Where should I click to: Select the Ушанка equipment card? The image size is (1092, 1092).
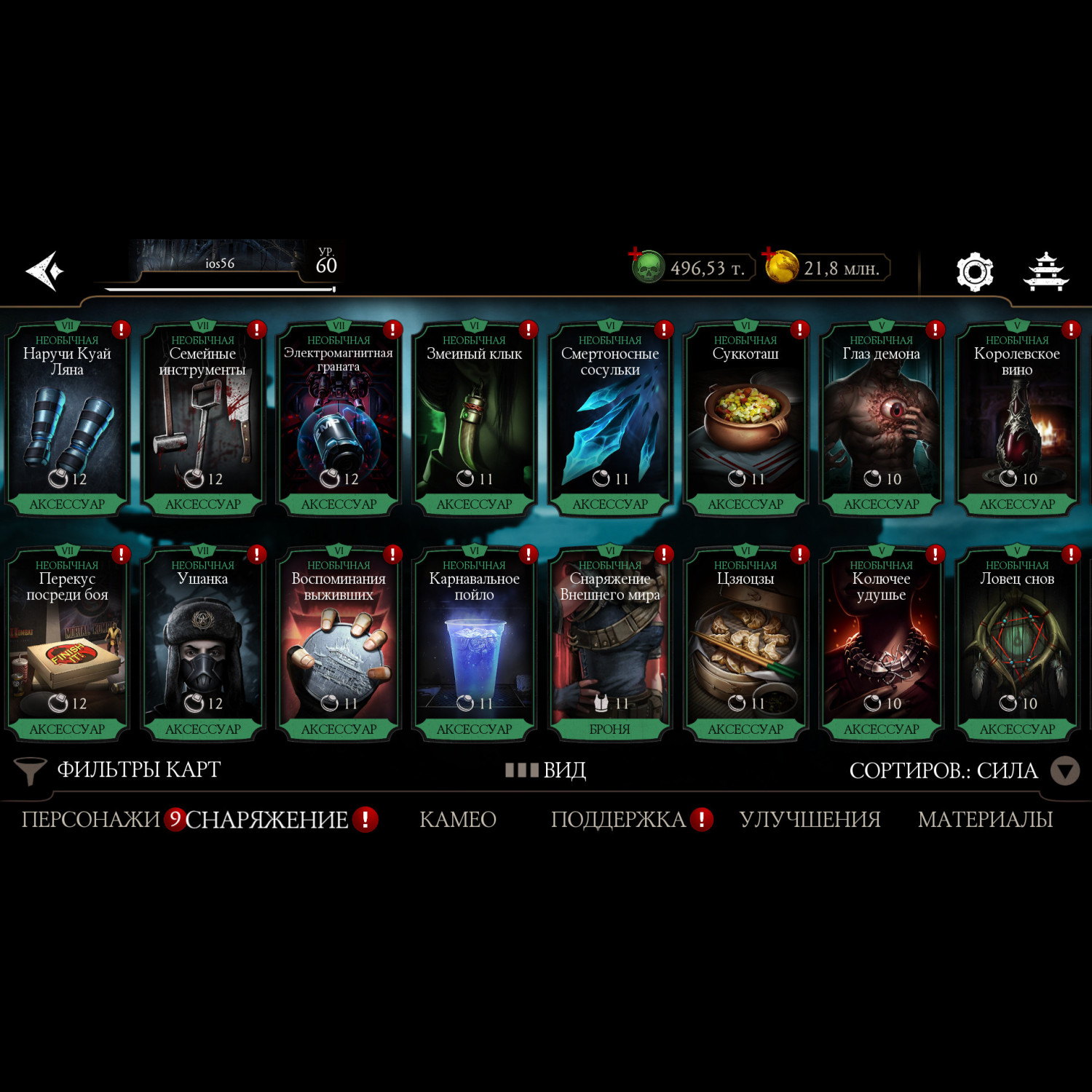[202, 644]
